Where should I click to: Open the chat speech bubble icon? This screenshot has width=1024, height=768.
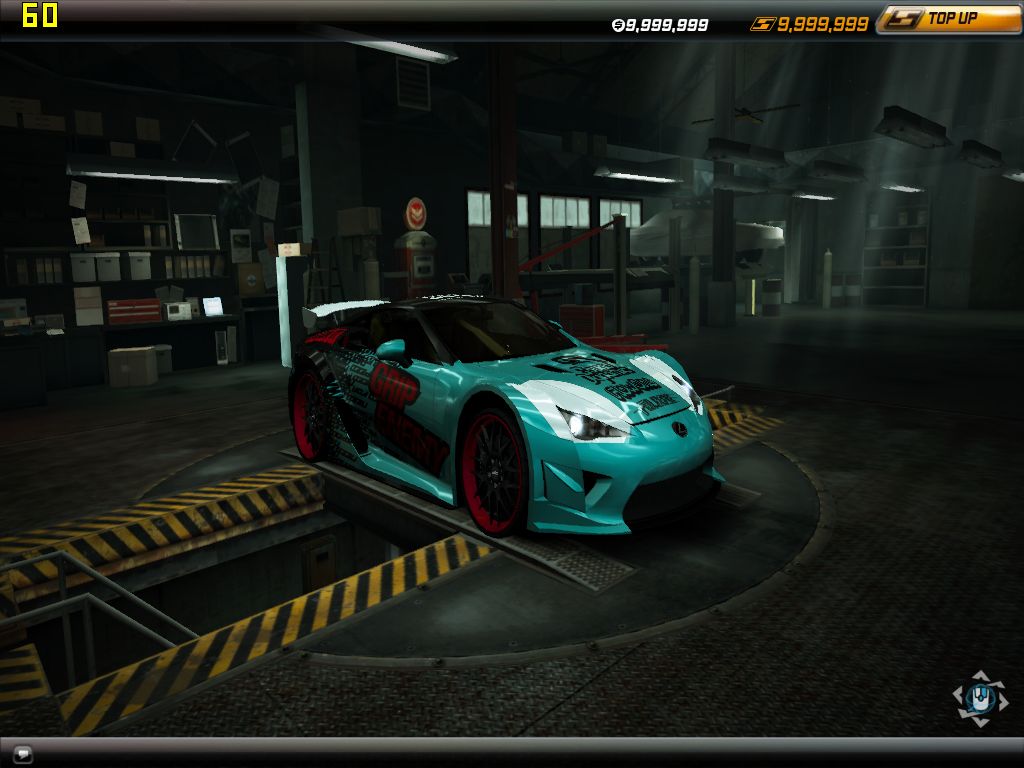pos(23,754)
